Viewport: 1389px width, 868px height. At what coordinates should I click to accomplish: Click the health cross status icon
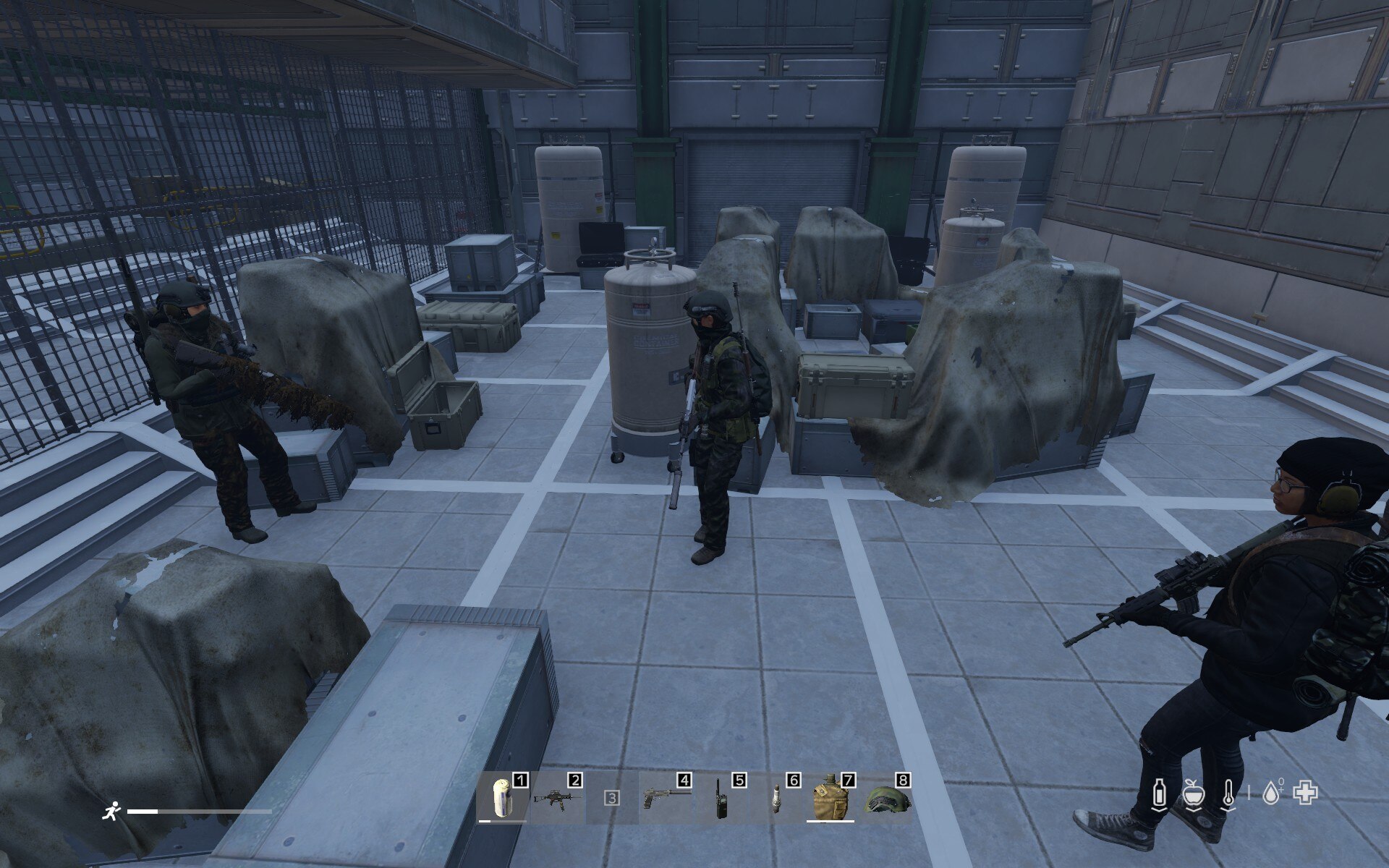[x=1306, y=793]
